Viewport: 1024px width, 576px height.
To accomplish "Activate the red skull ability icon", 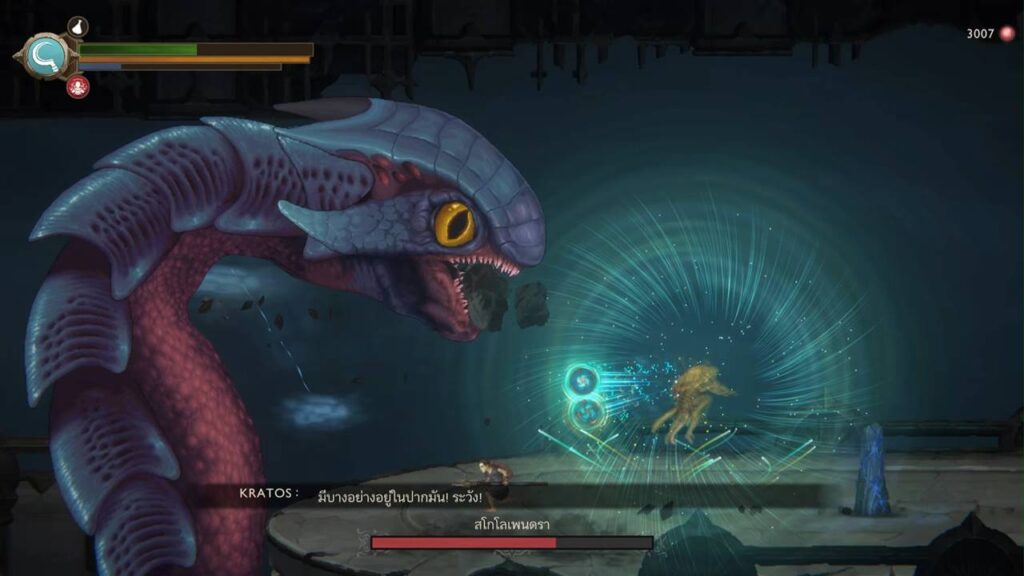I will 77,87.
